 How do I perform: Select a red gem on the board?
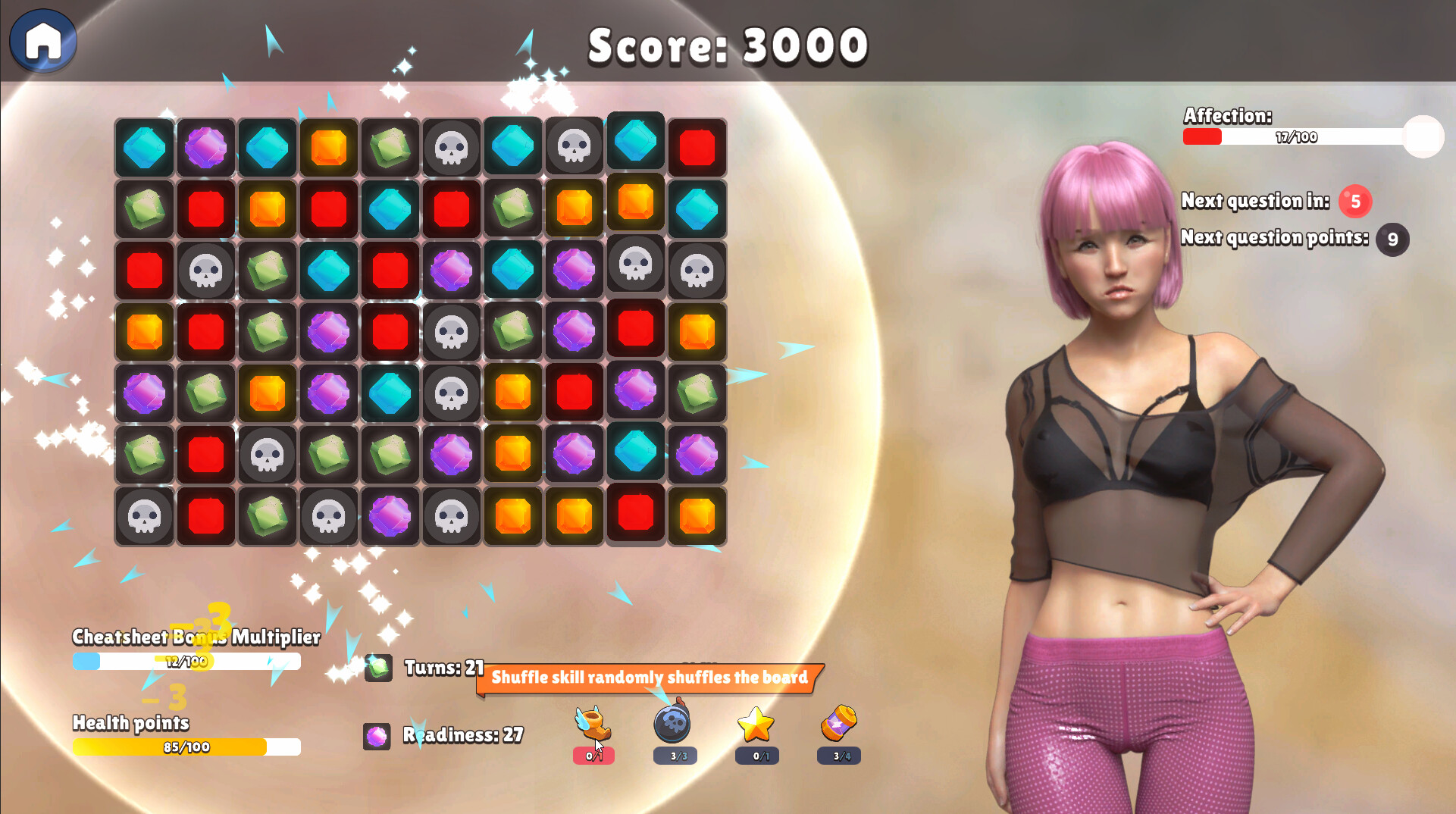point(697,146)
